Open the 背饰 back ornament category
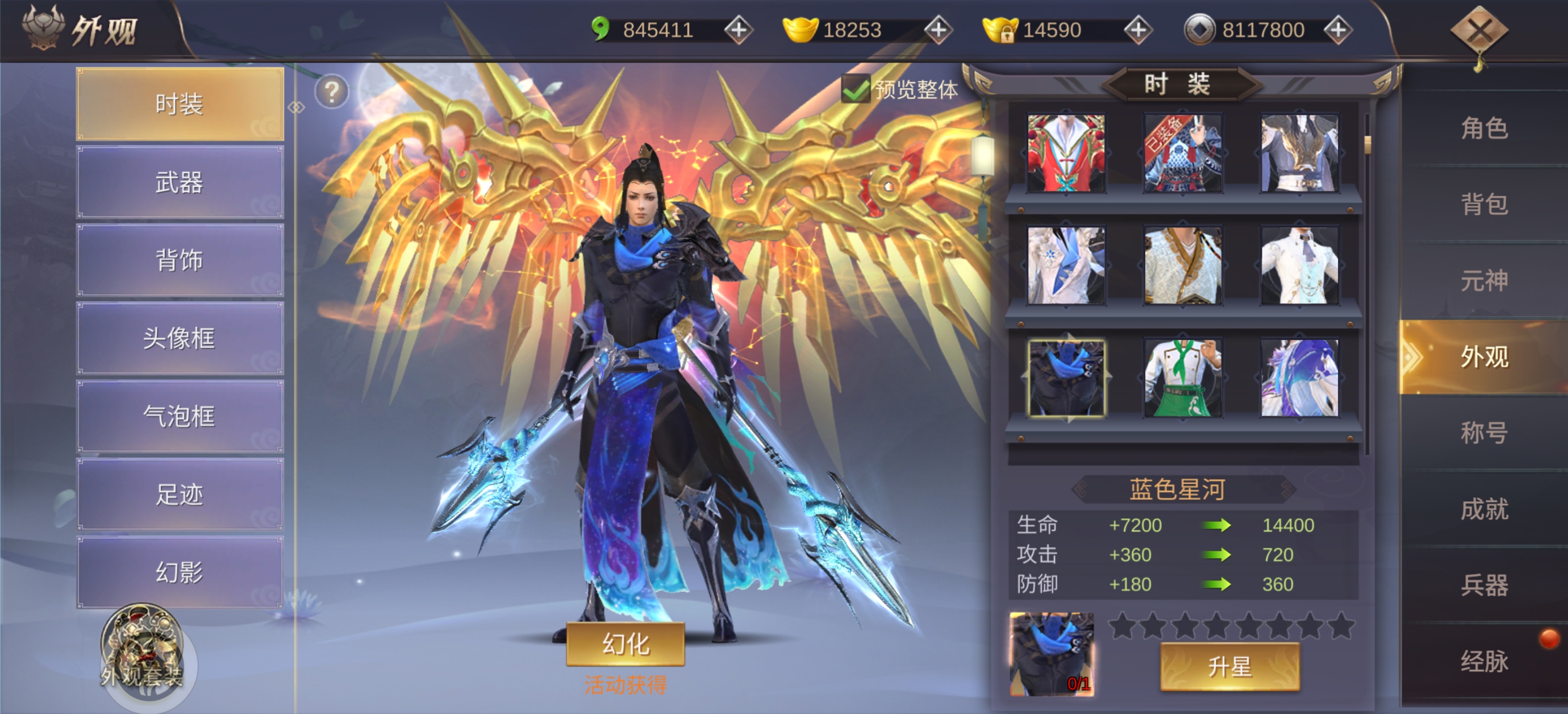Viewport: 1568px width, 714px height. pos(180,260)
